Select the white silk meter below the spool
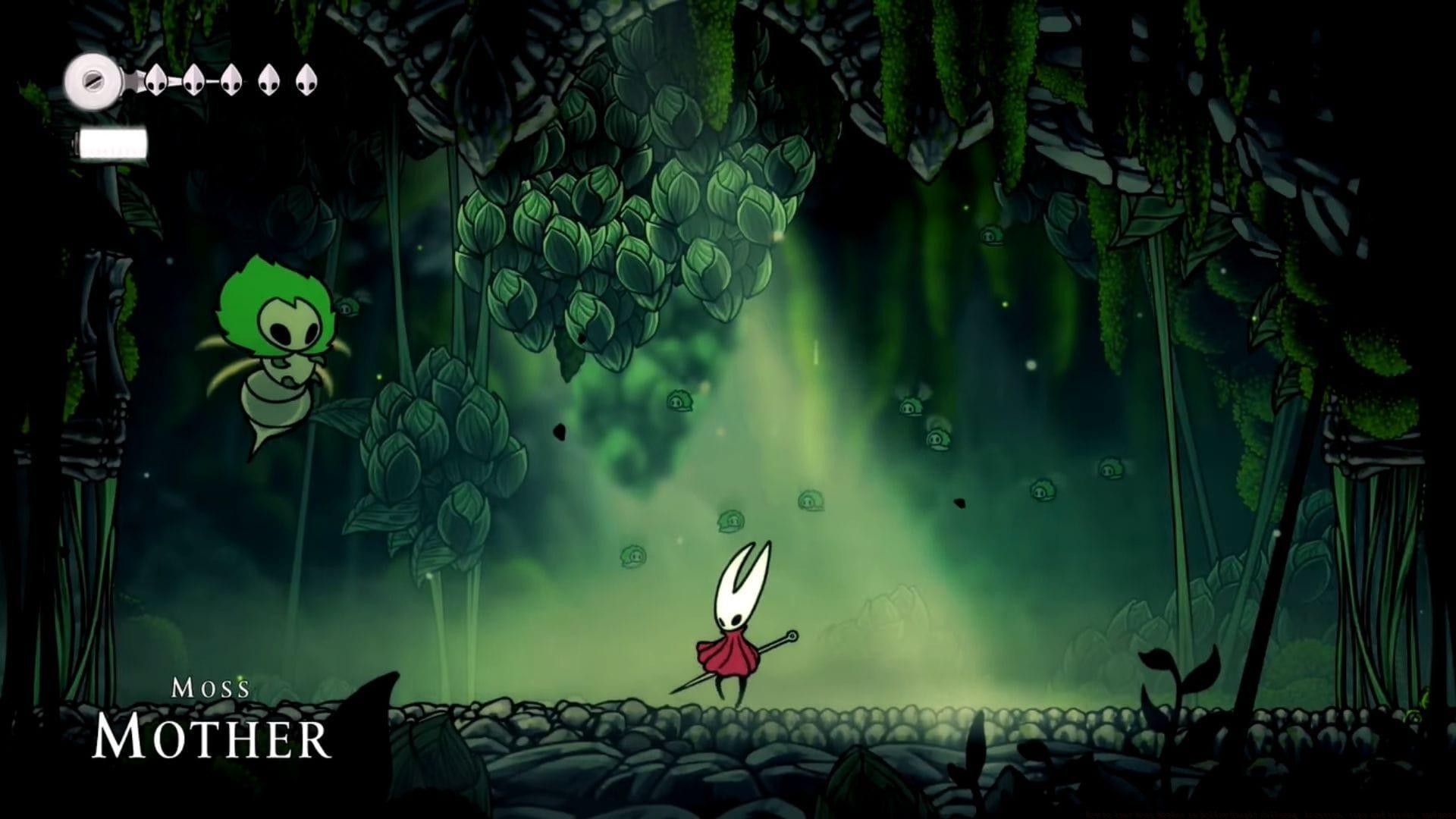Image resolution: width=1456 pixels, height=819 pixels. 114,141
